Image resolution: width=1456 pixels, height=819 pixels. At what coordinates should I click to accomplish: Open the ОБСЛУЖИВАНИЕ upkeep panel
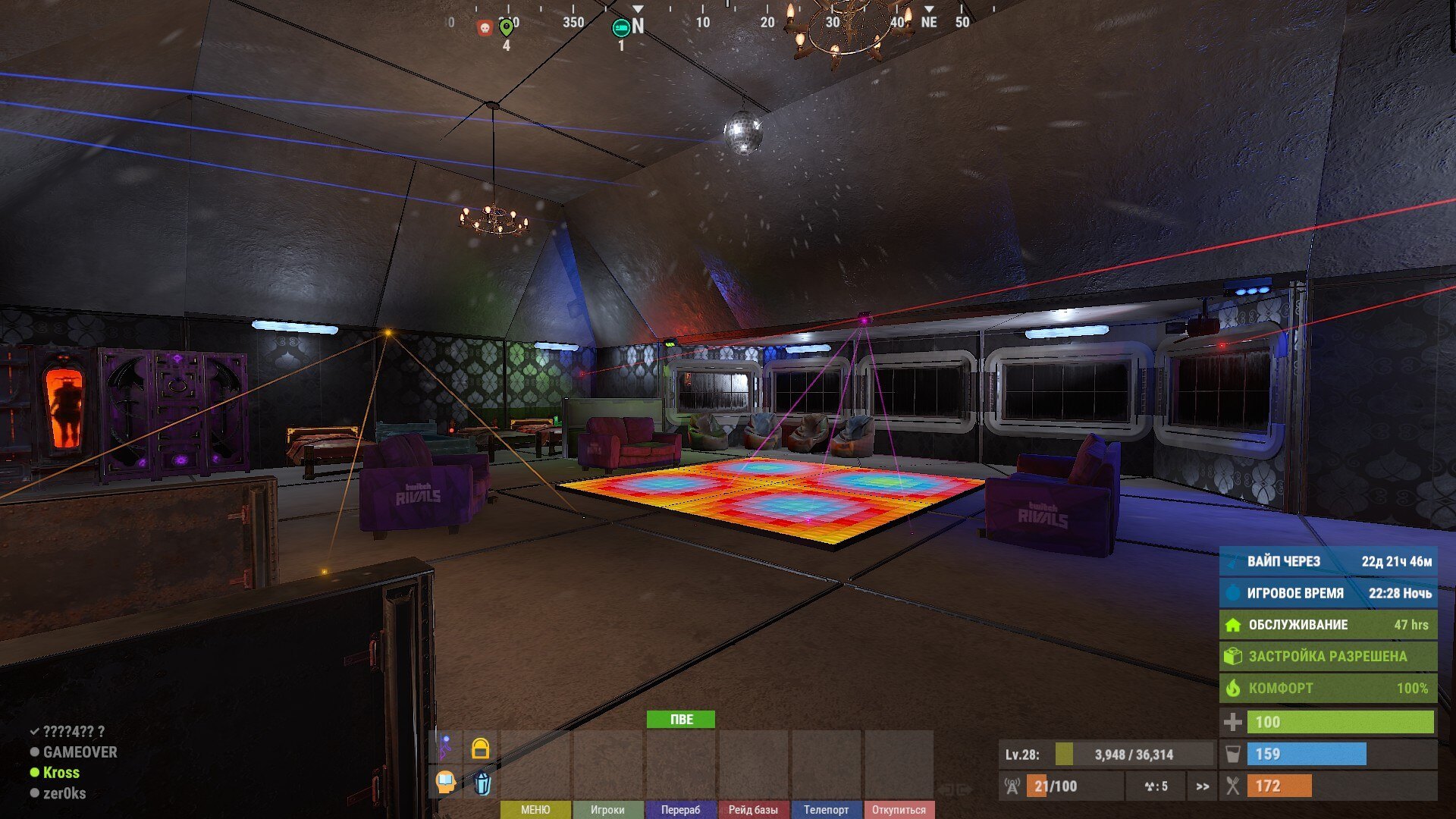1328,625
